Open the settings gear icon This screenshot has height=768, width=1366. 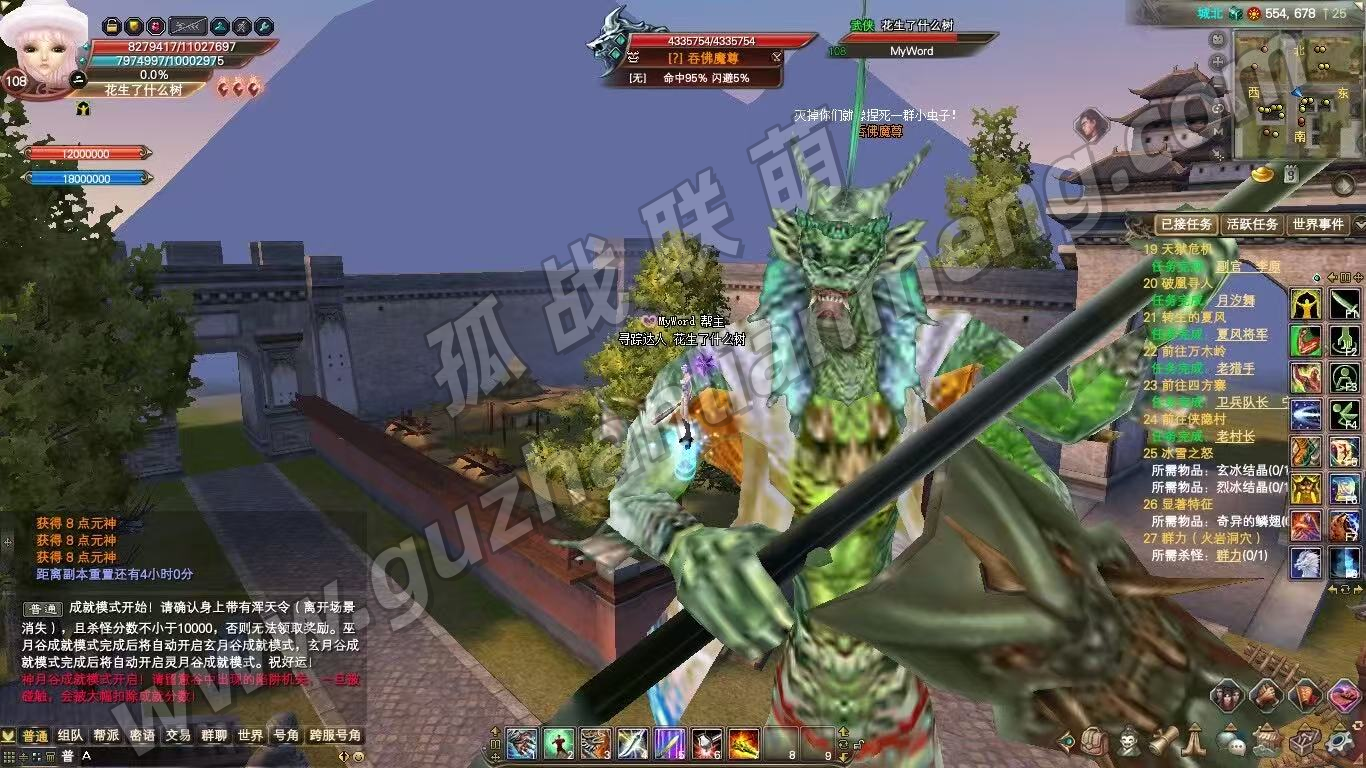pyautogui.click(x=1337, y=742)
